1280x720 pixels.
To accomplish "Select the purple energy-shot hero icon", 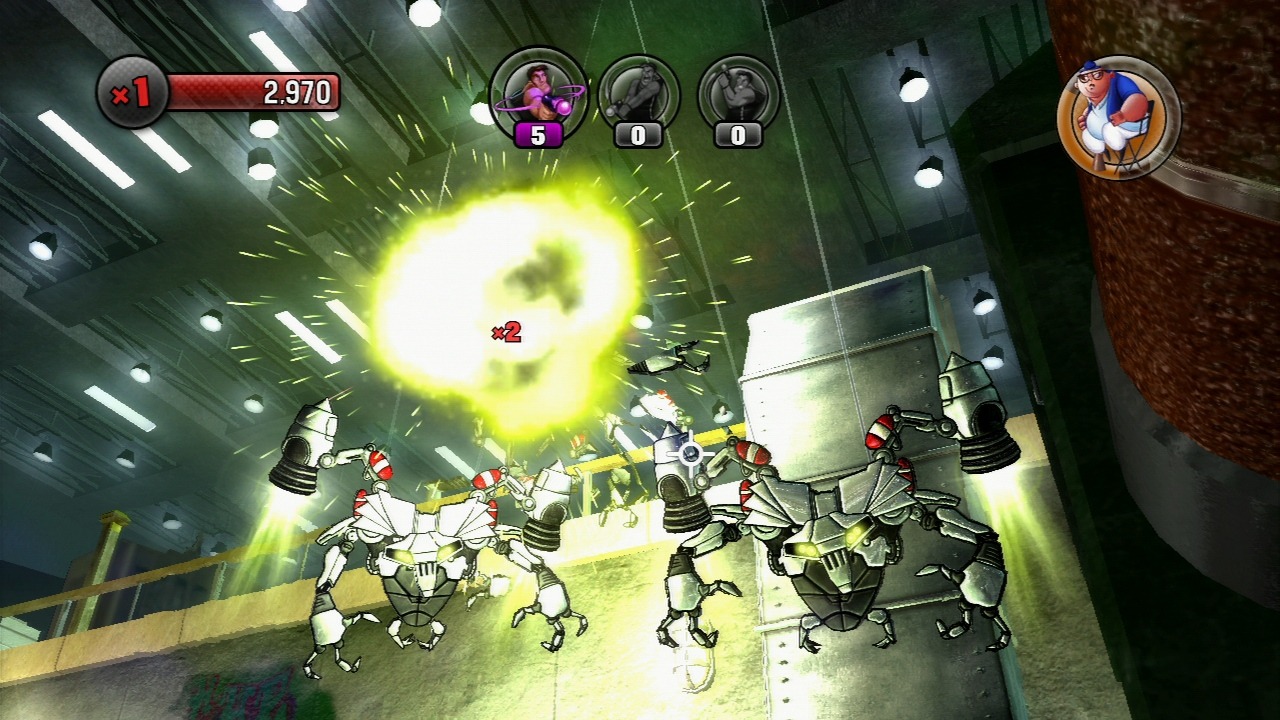I will [x=537, y=91].
